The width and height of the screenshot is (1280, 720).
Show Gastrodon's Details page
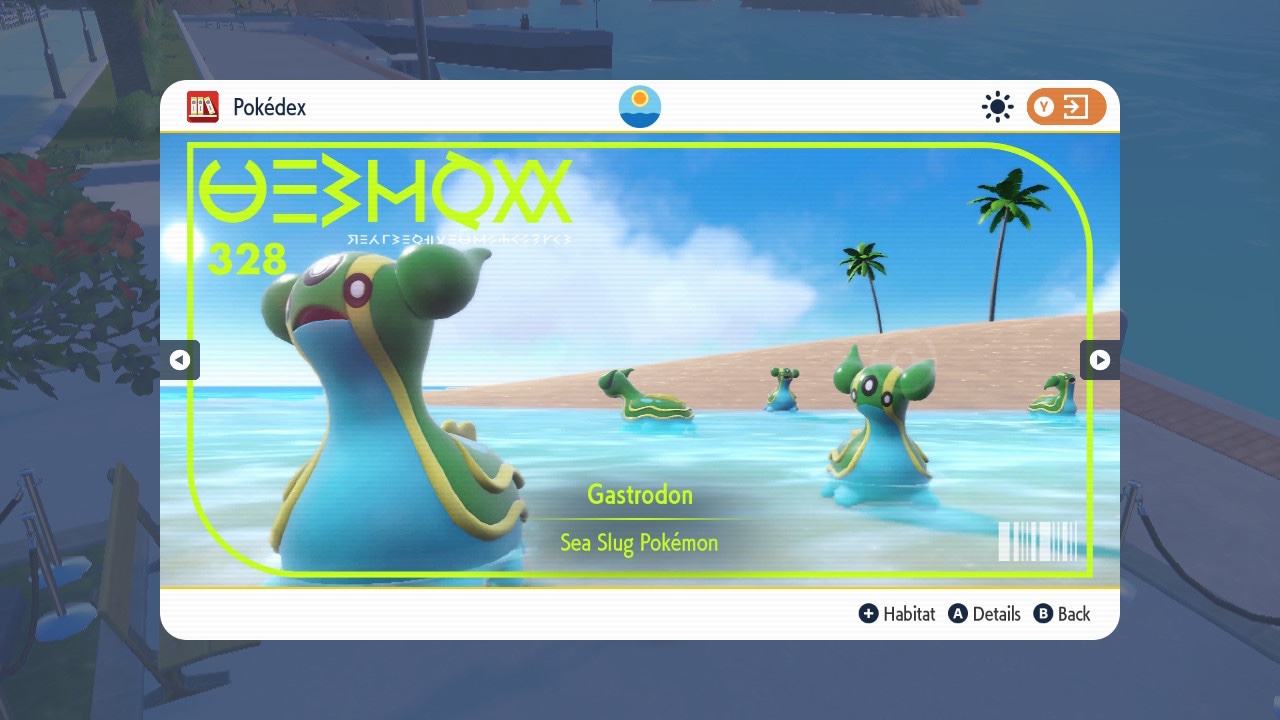pos(985,614)
